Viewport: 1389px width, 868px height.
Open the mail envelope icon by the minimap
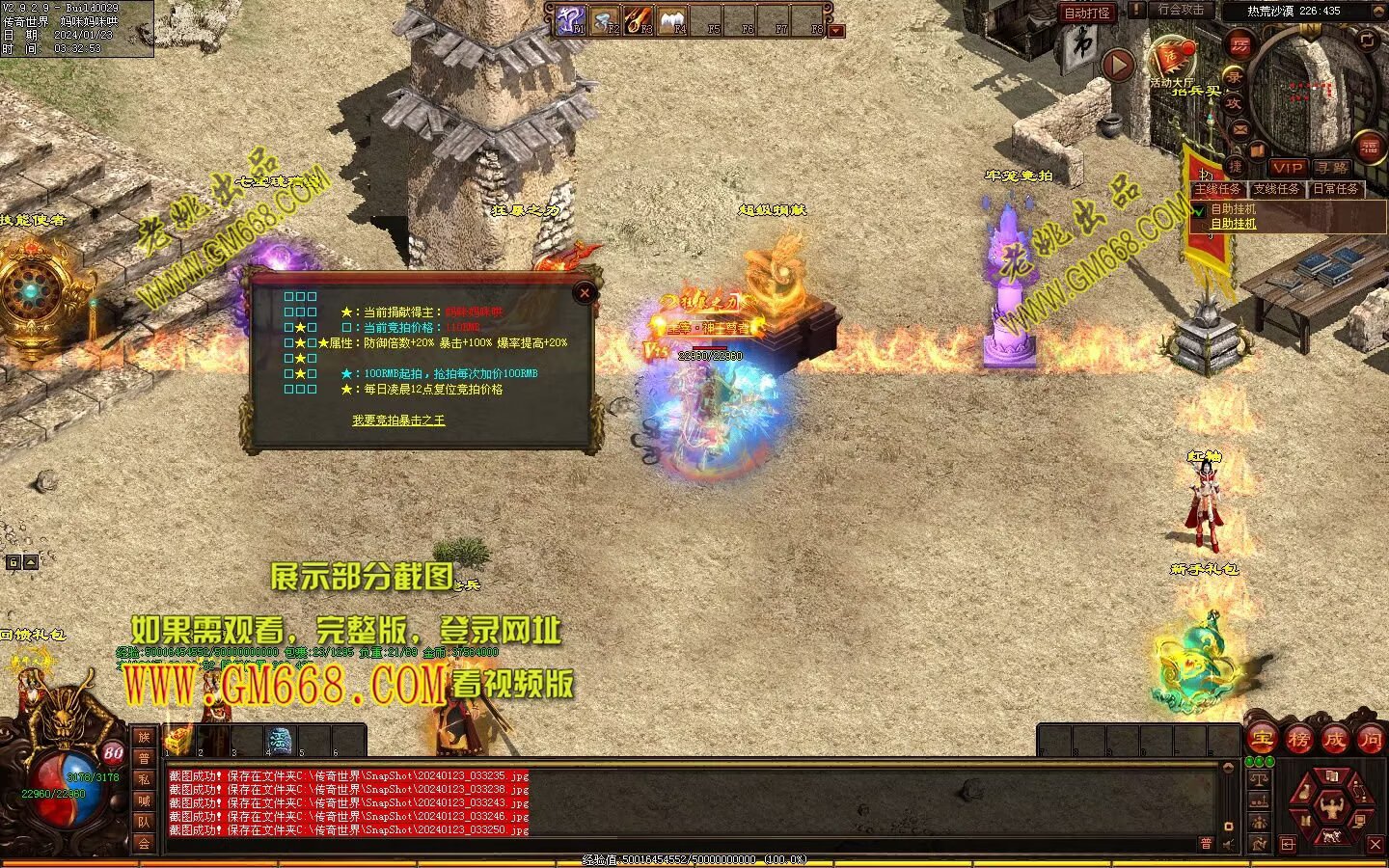[1240, 128]
